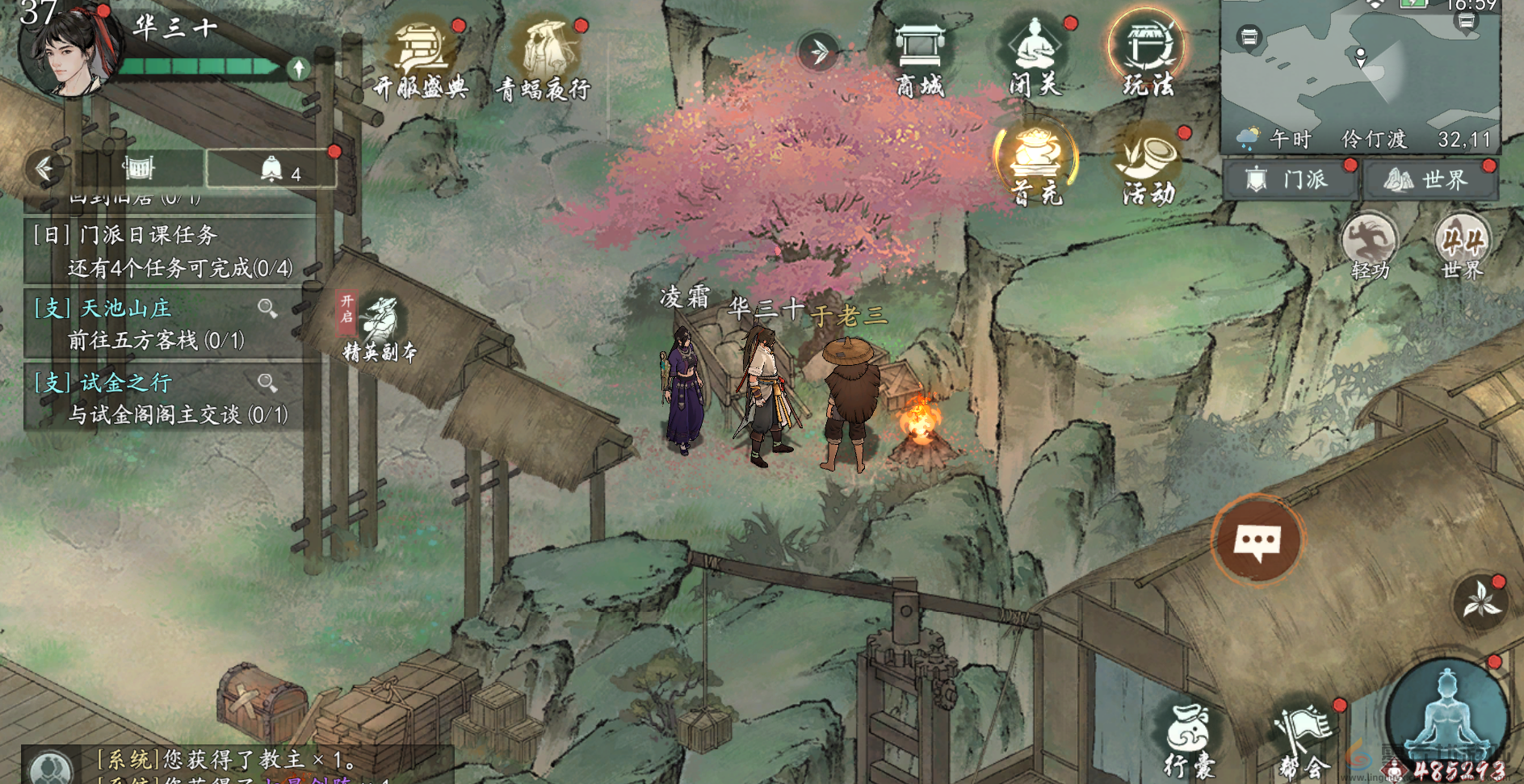Collapse the quest tracker with the arrow
Image resolution: width=1524 pixels, height=784 pixels.
(44, 168)
